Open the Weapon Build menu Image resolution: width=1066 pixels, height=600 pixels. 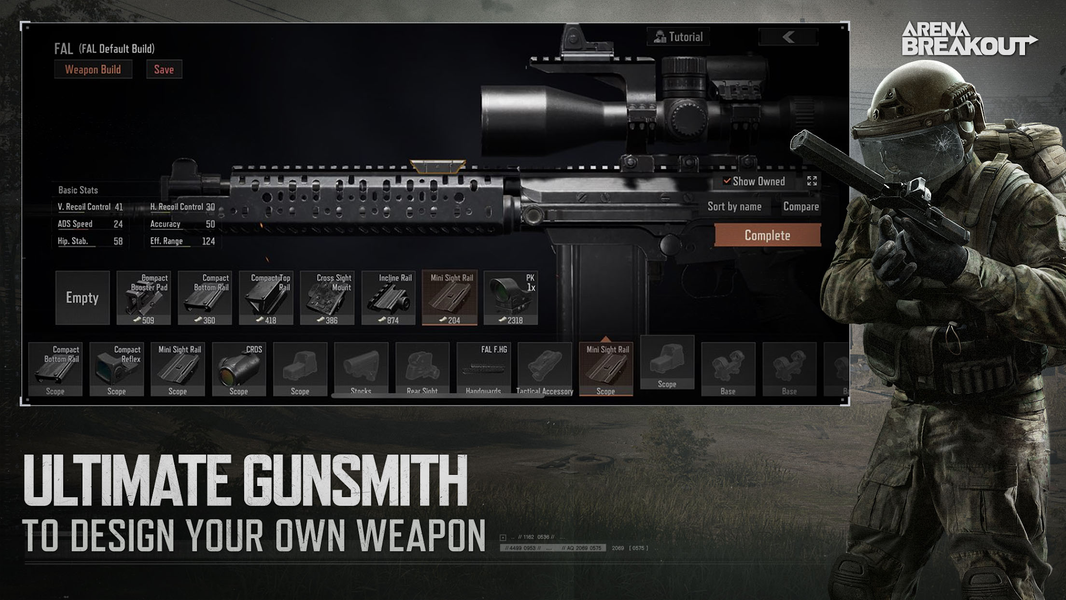(x=93, y=70)
